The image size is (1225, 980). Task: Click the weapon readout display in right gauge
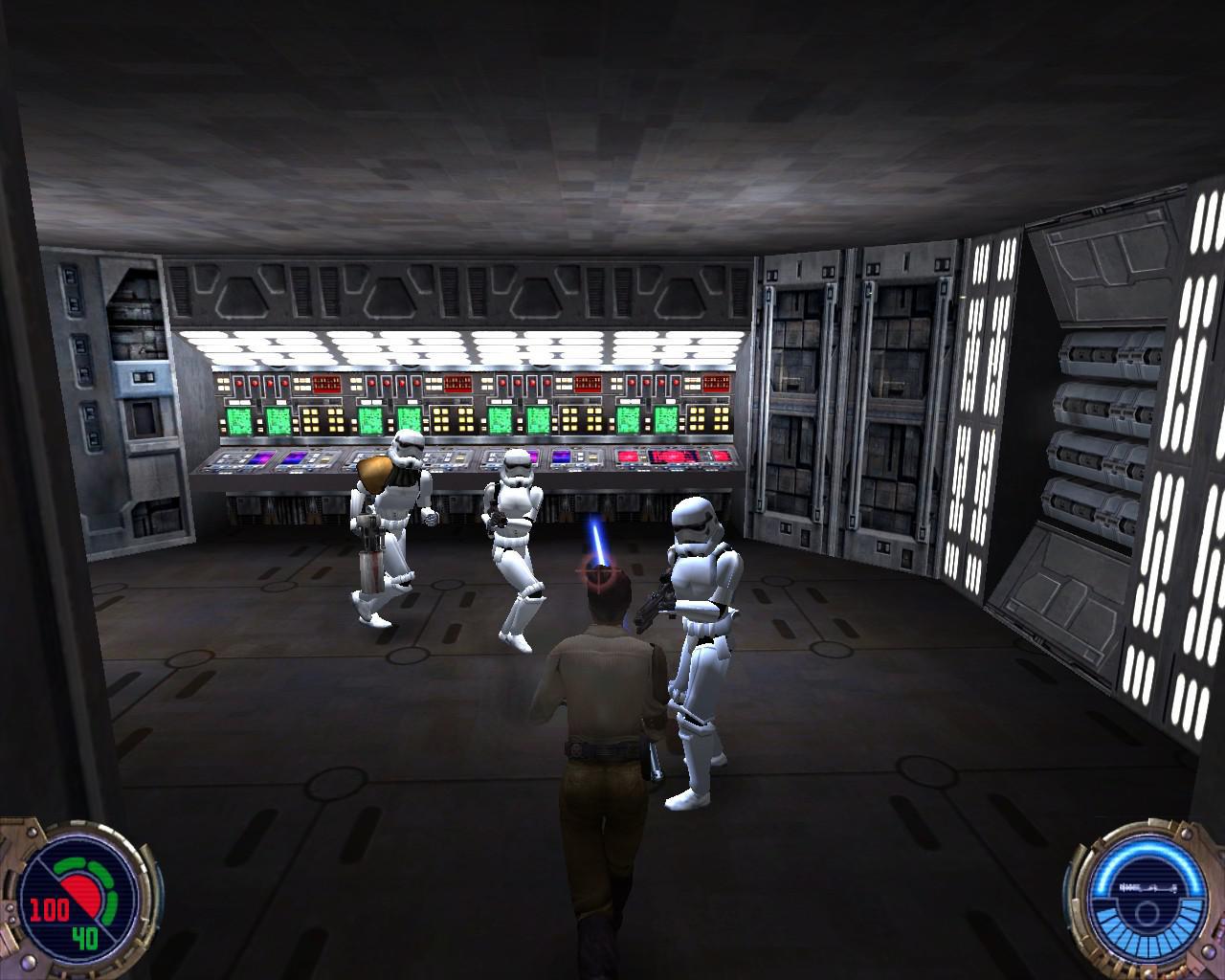(1147, 887)
